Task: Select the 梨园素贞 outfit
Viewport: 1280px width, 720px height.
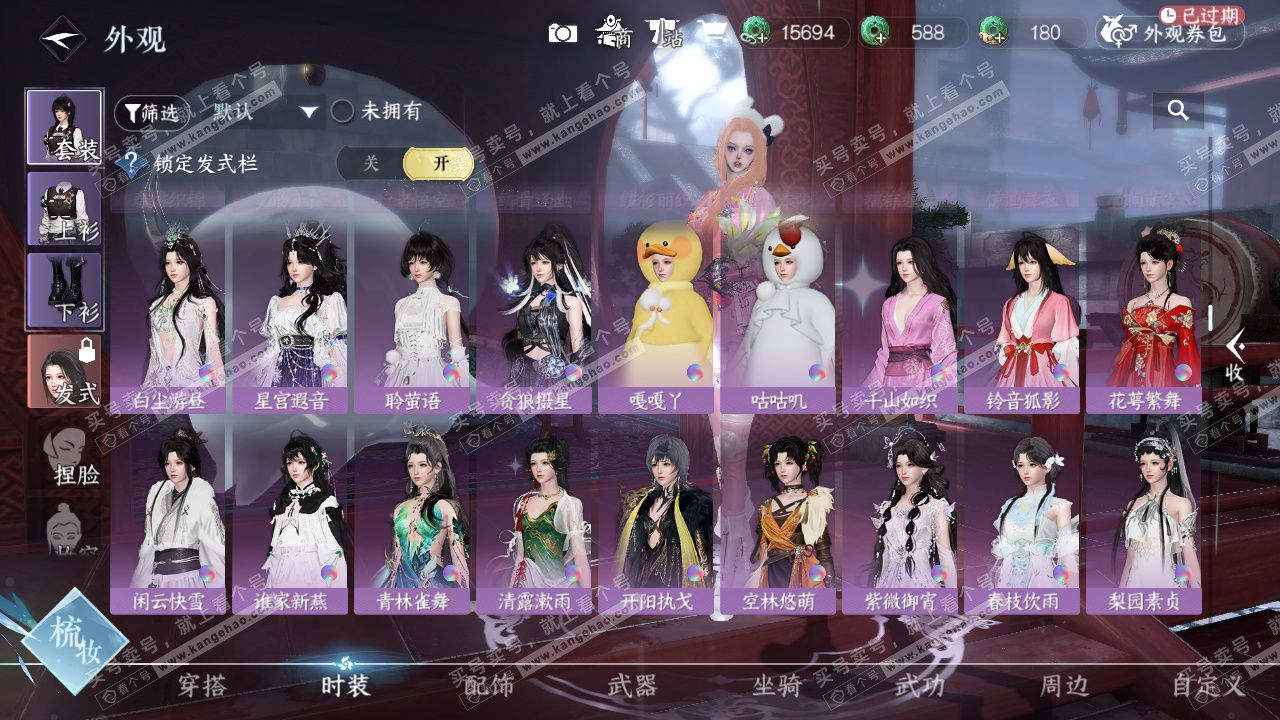Action: 1143,520
